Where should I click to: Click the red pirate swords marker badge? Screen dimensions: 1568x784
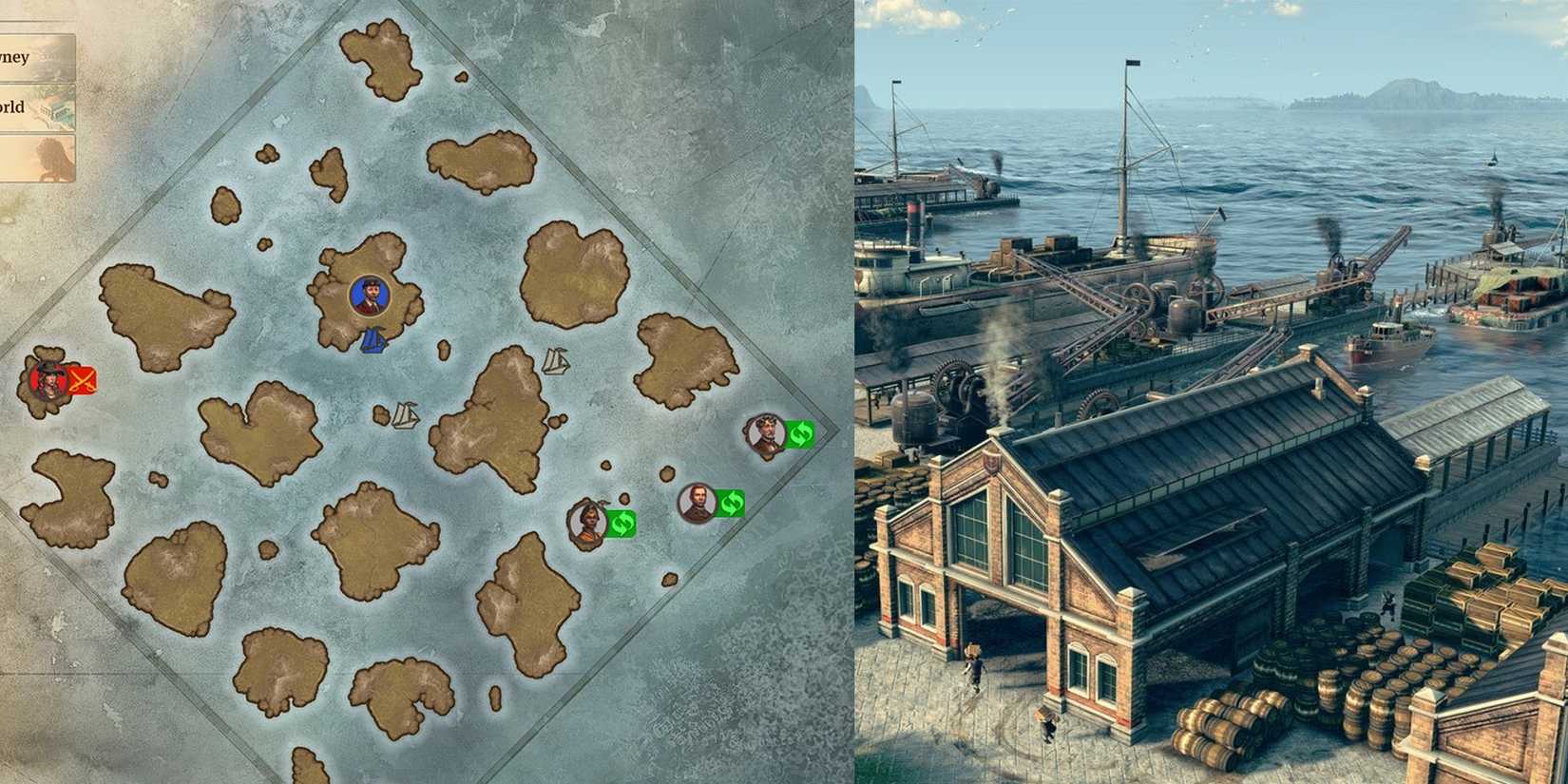81,381
